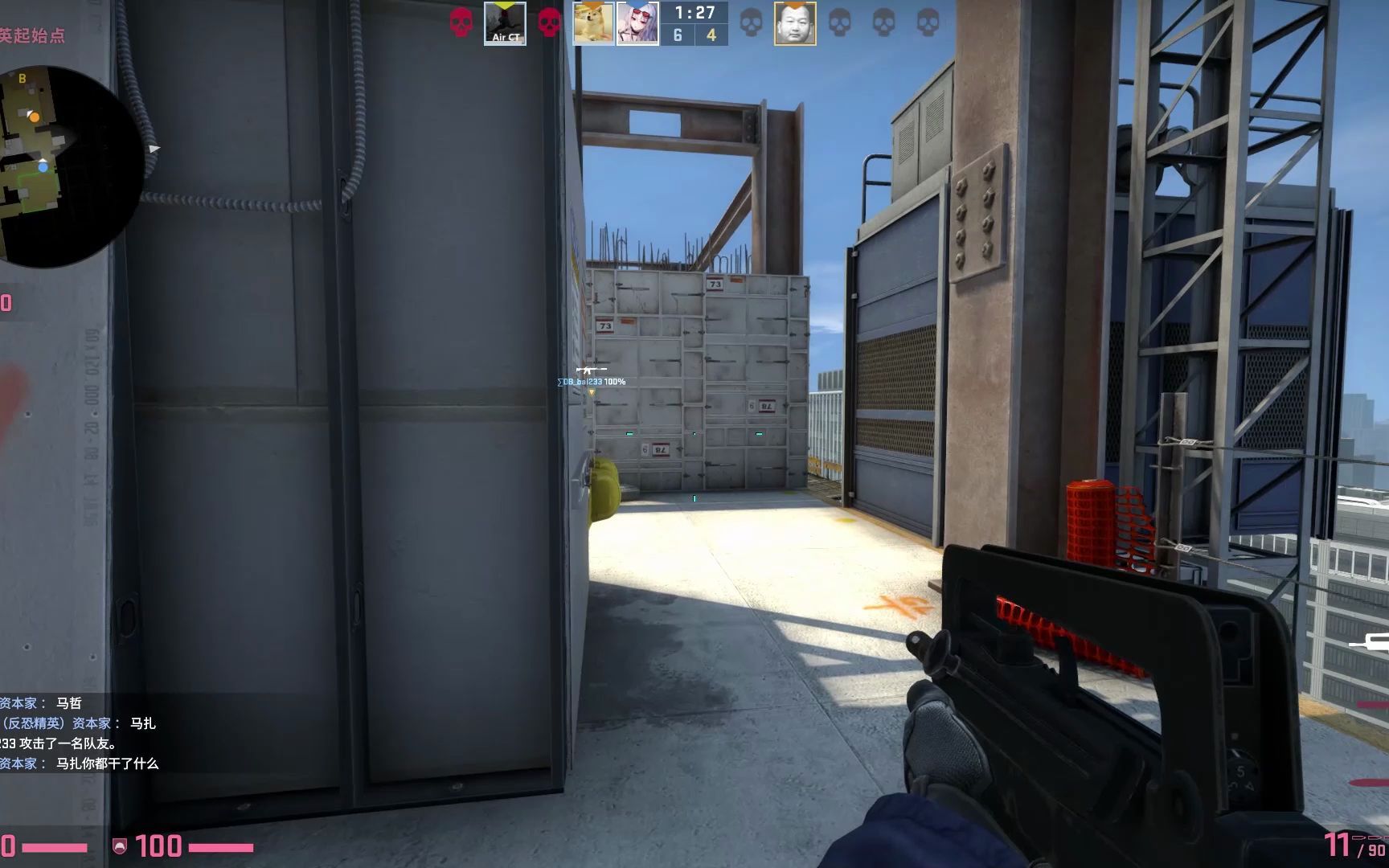Click the teammate name ∑08_bal233 above the crosshair
Screen dimensions: 1389x868
point(588,383)
